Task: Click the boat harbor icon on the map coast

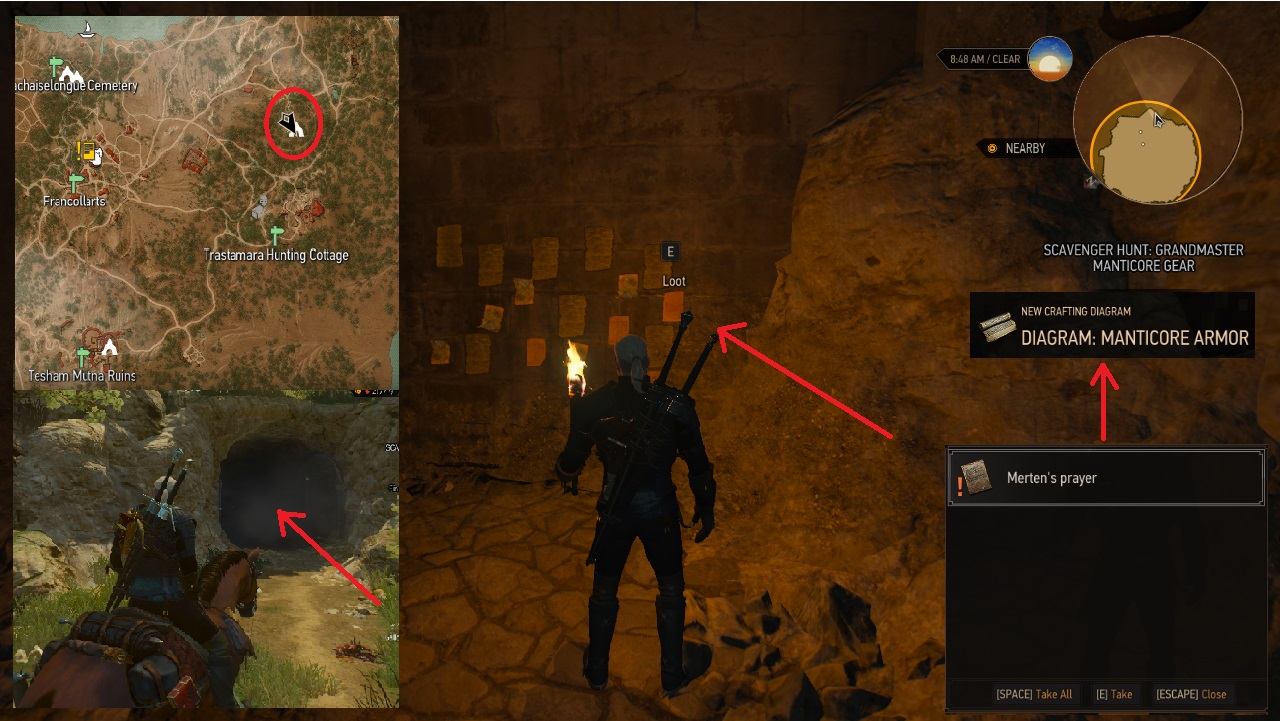Action: (x=86, y=31)
